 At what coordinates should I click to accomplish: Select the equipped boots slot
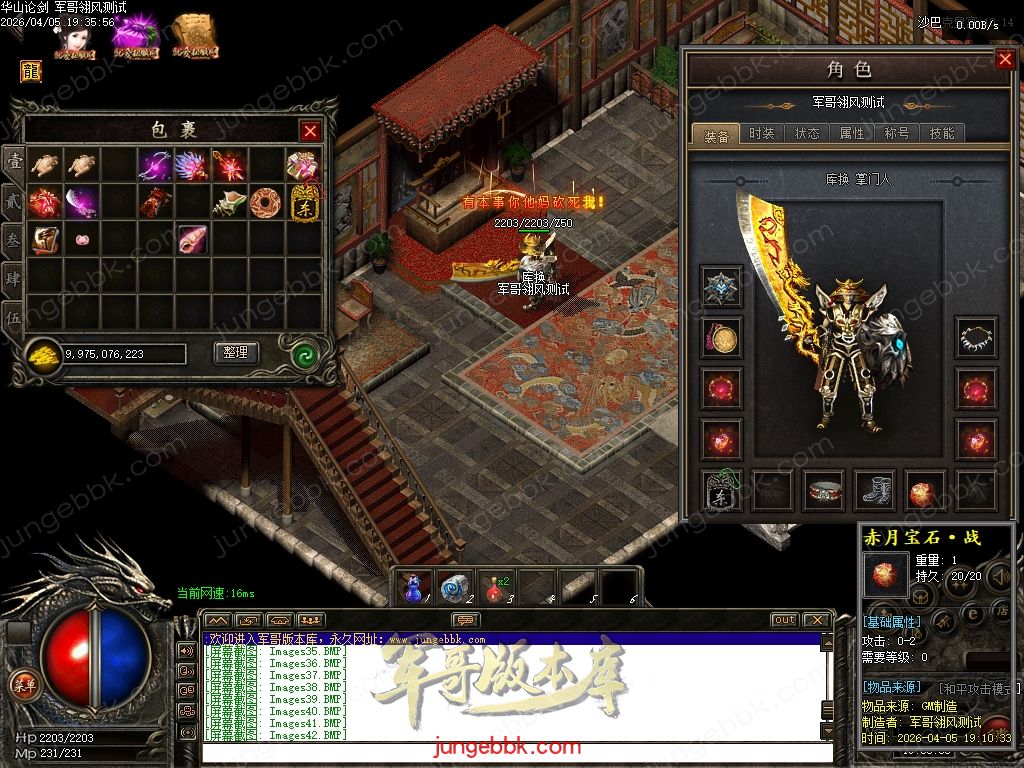click(877, 490)
